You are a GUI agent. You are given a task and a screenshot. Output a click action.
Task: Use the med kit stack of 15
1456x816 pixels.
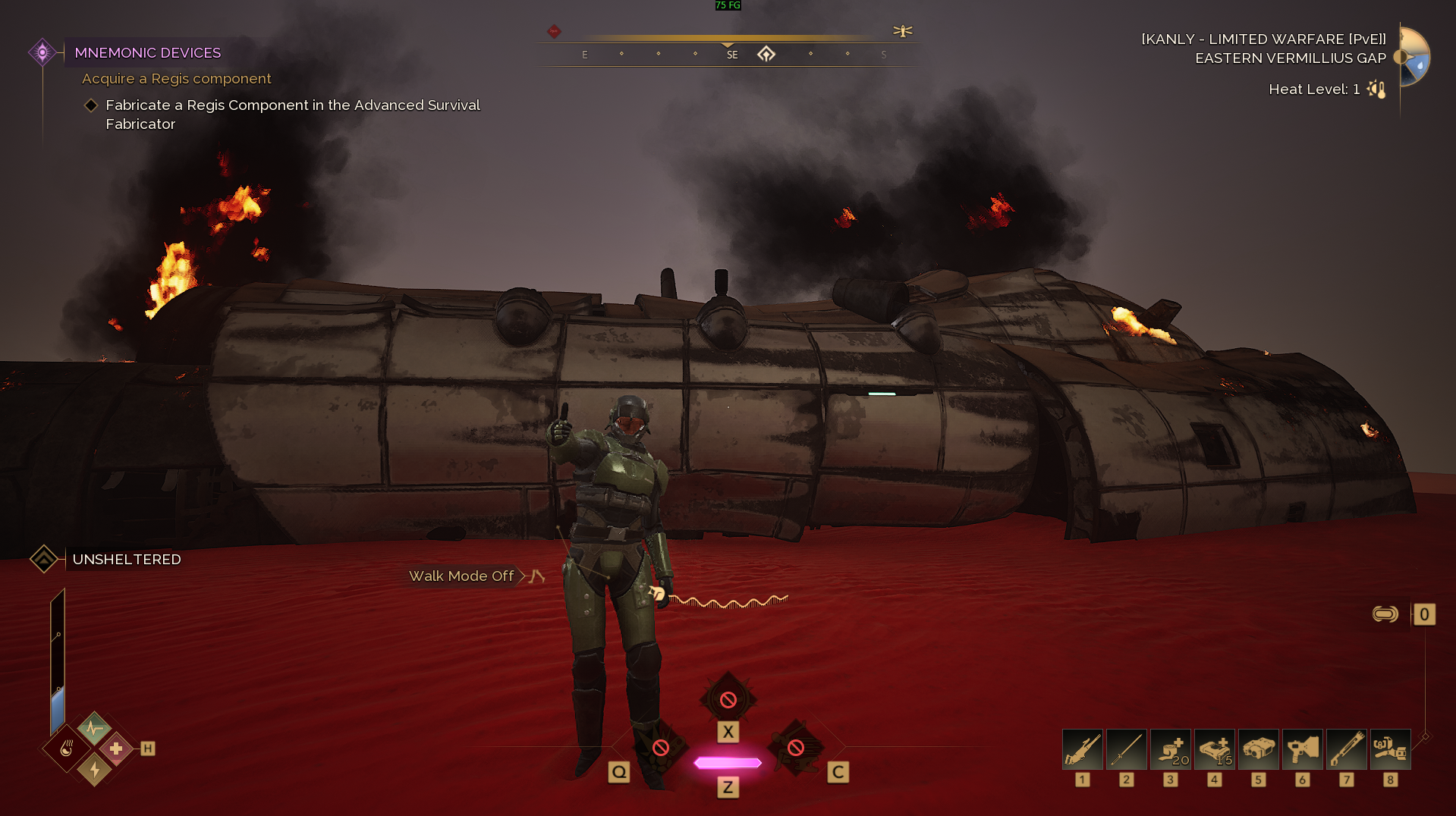tap(1214, 749)
